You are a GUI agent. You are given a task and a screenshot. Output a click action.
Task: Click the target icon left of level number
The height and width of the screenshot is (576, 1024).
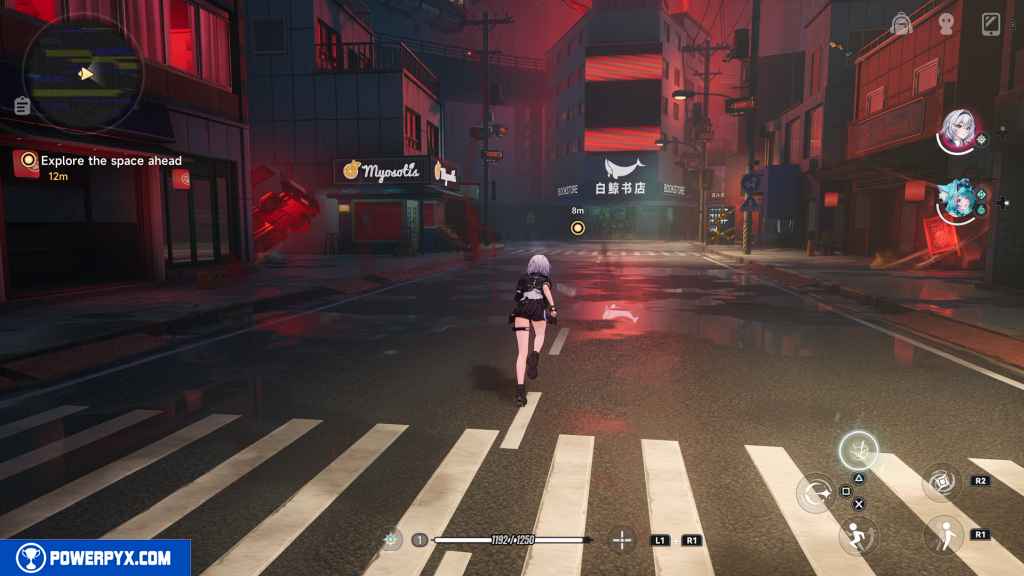click(x=392, y=540)
